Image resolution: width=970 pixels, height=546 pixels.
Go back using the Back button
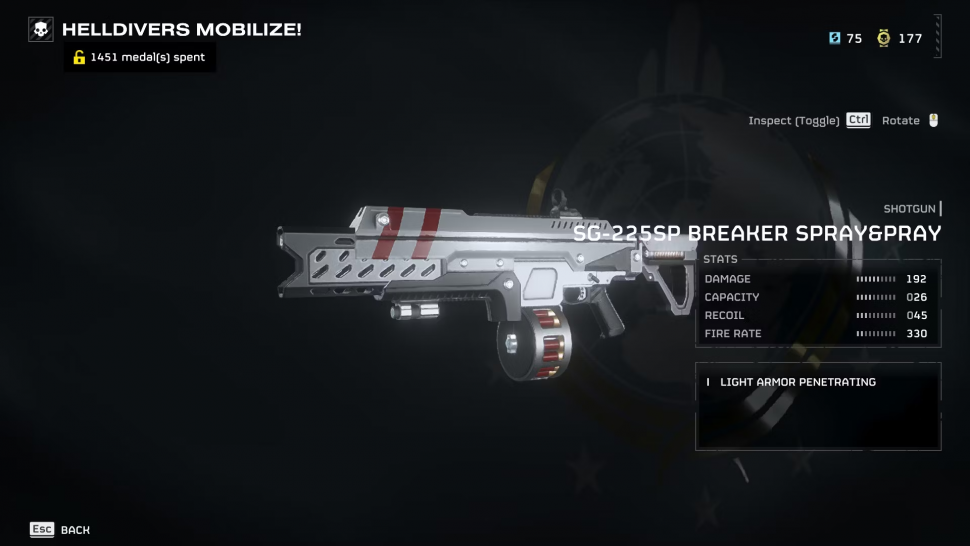[x=60, y=529]
